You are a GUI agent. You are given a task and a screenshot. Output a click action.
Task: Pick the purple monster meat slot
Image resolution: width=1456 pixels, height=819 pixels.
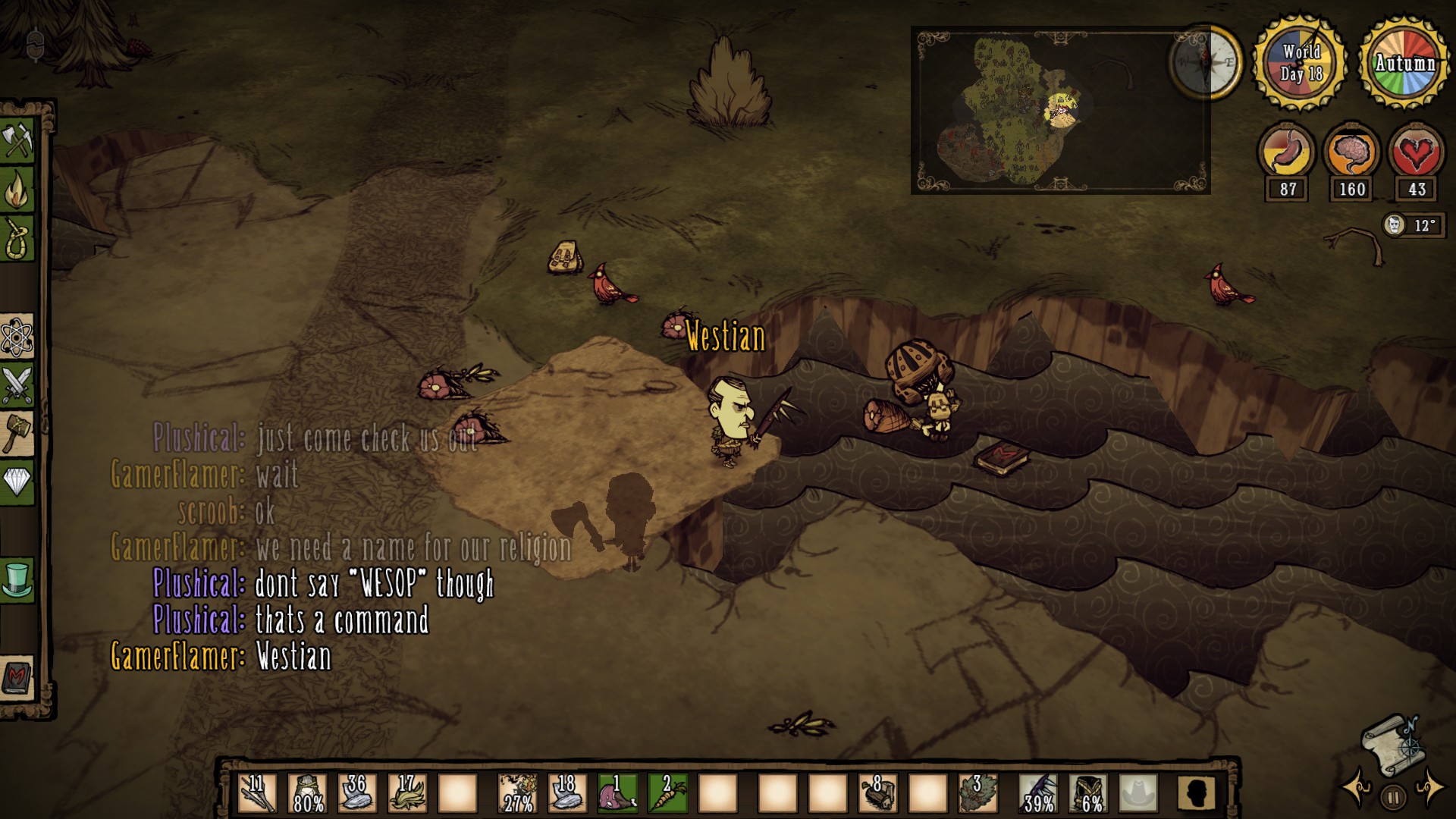click(x=617, y=793)
